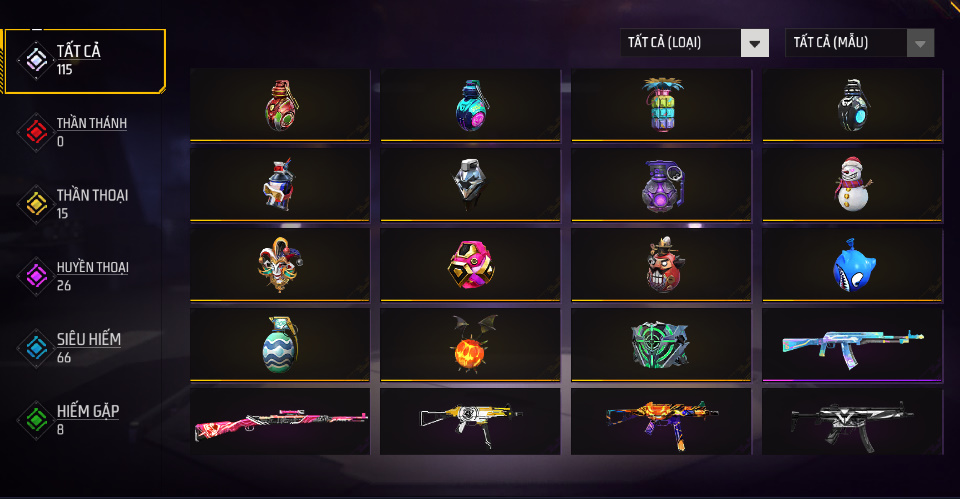Choose the blue holographic AK rifle skin
Image resolution: width=960 pixels, height=499 pixels.
tap(852, 345)
